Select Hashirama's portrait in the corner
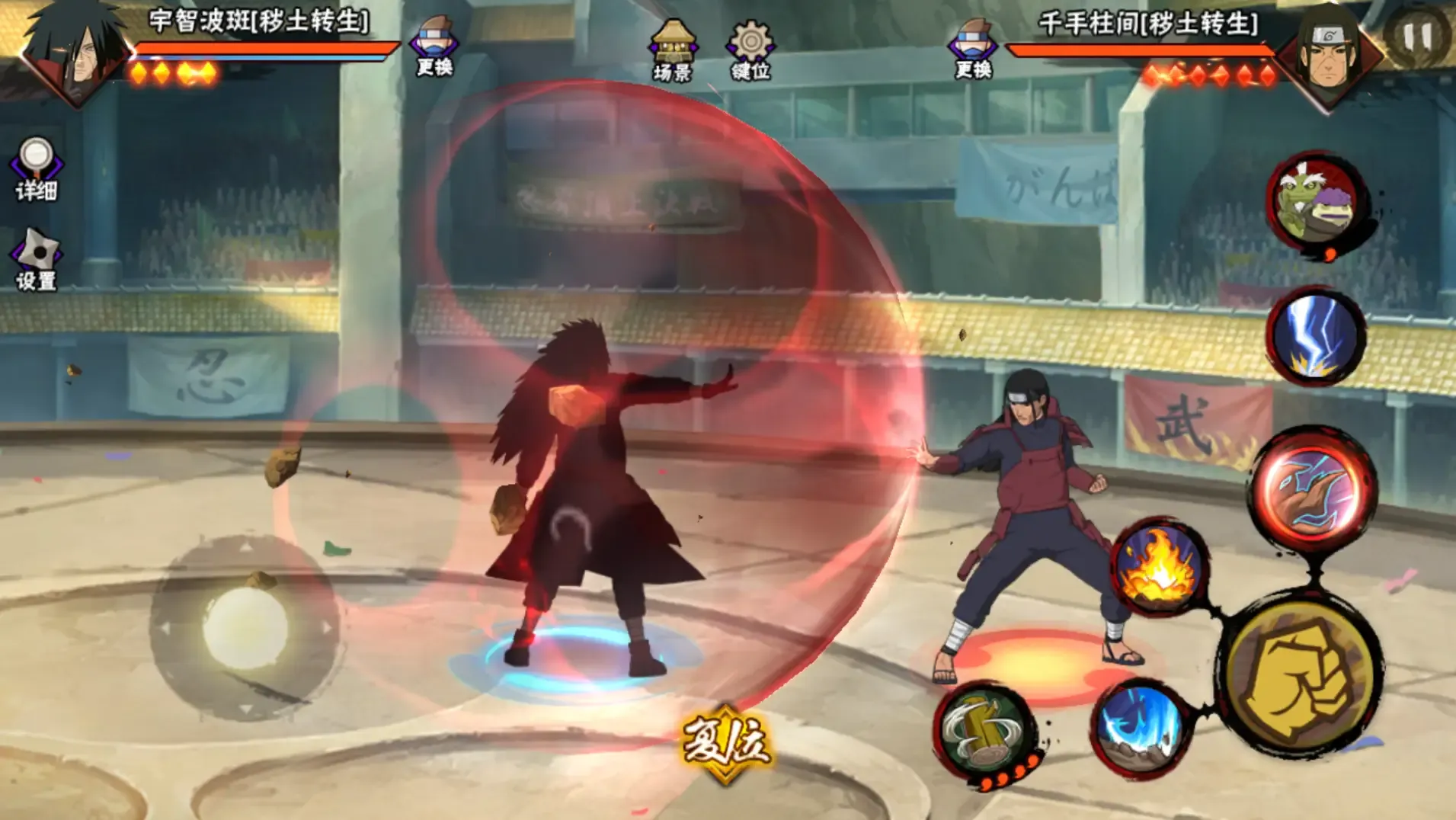 1330,53
